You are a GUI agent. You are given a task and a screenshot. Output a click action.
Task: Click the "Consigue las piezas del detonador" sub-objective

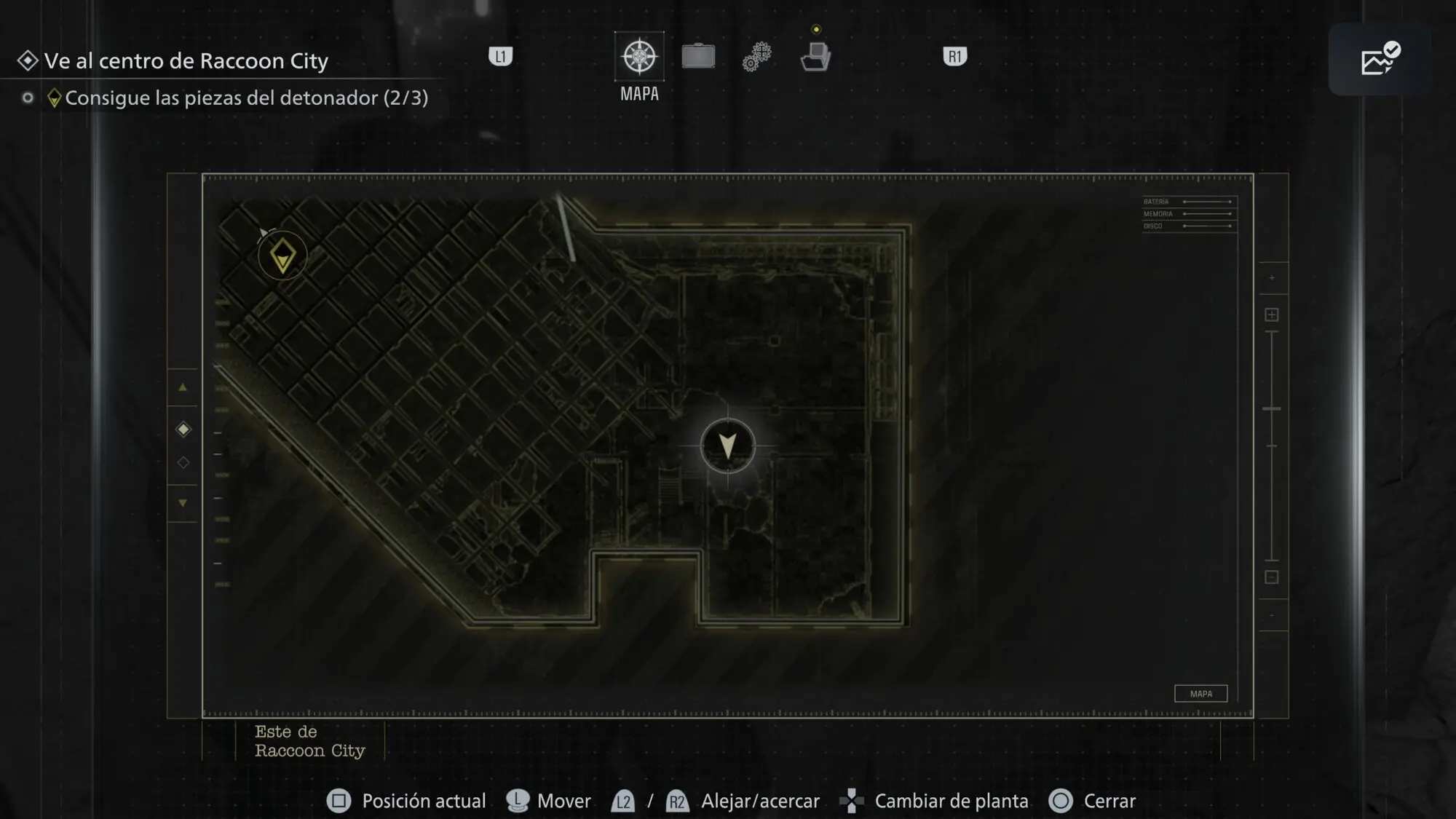click(246, 98)
